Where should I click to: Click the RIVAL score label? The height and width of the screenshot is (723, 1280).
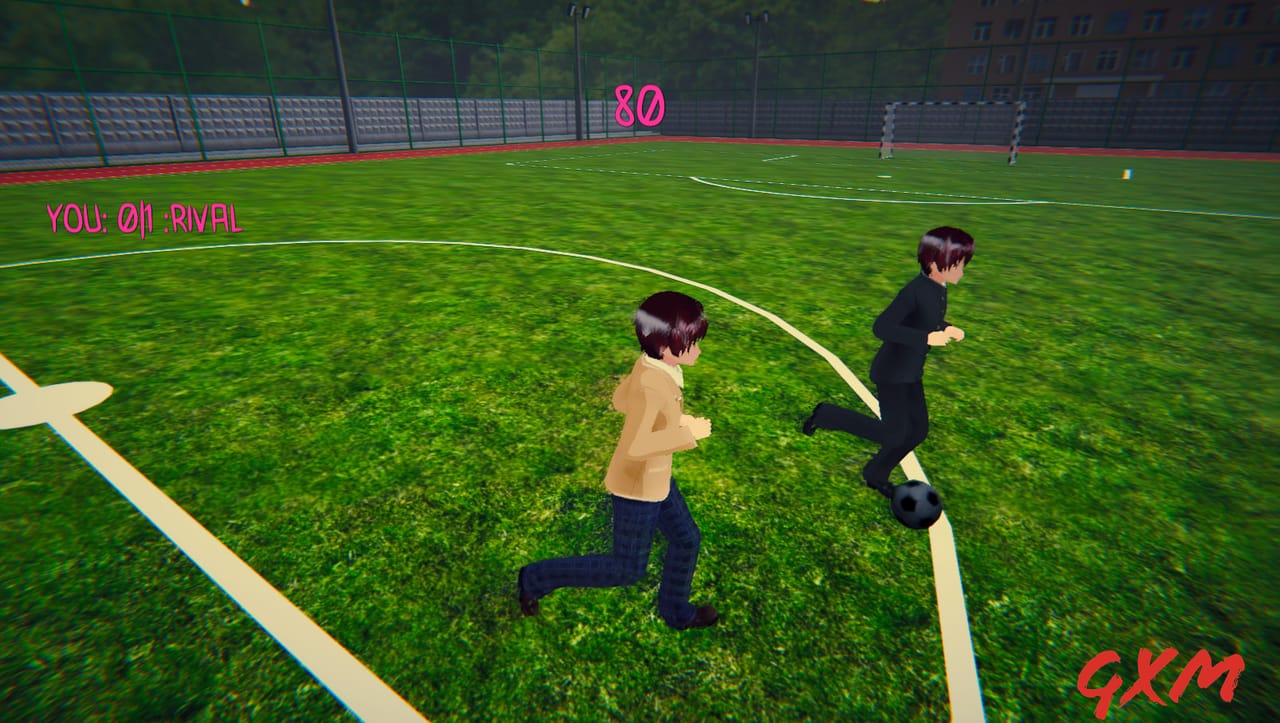(x=205, y=216)
